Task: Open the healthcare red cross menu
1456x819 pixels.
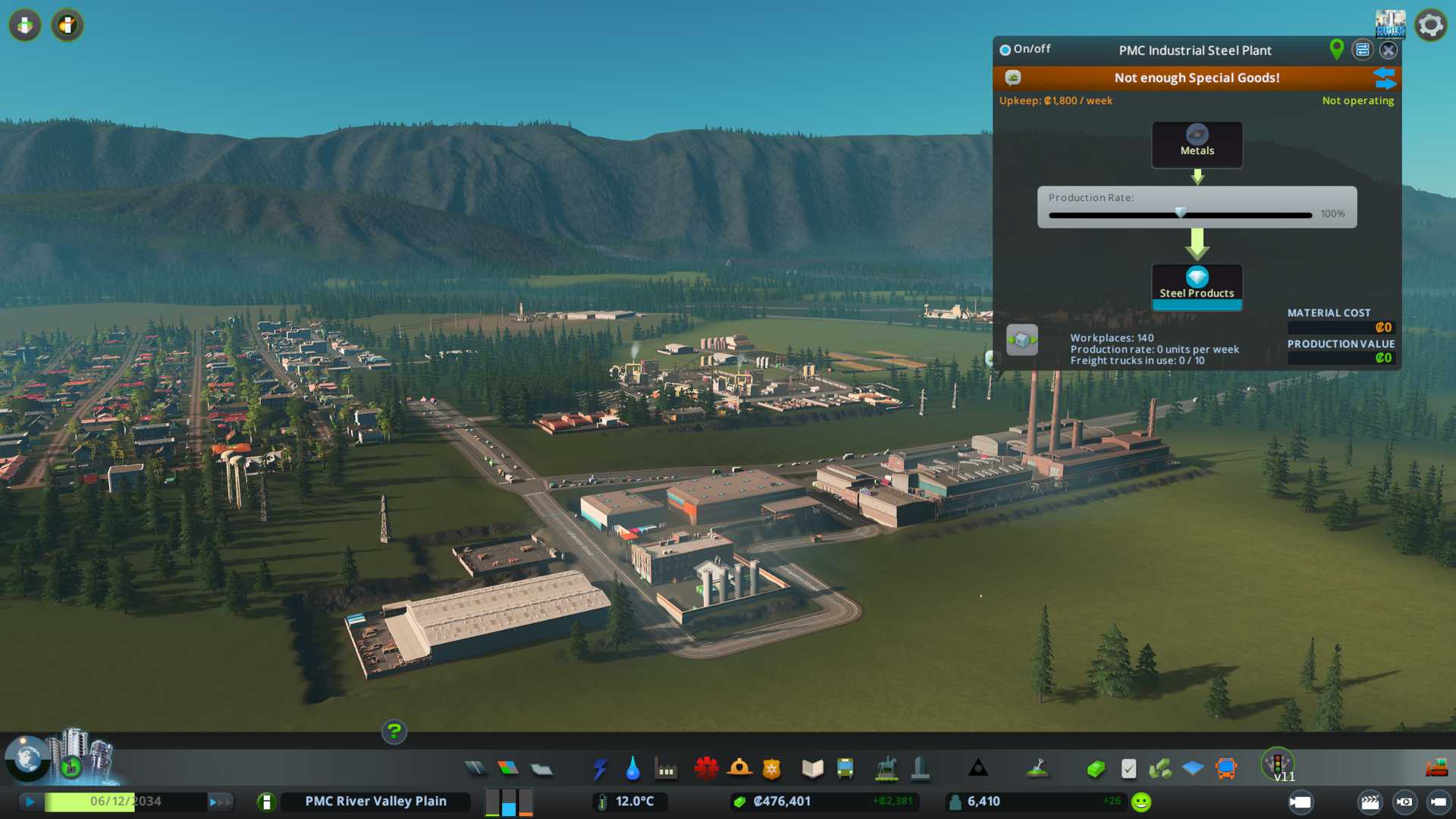Action: tap(706, 769)
